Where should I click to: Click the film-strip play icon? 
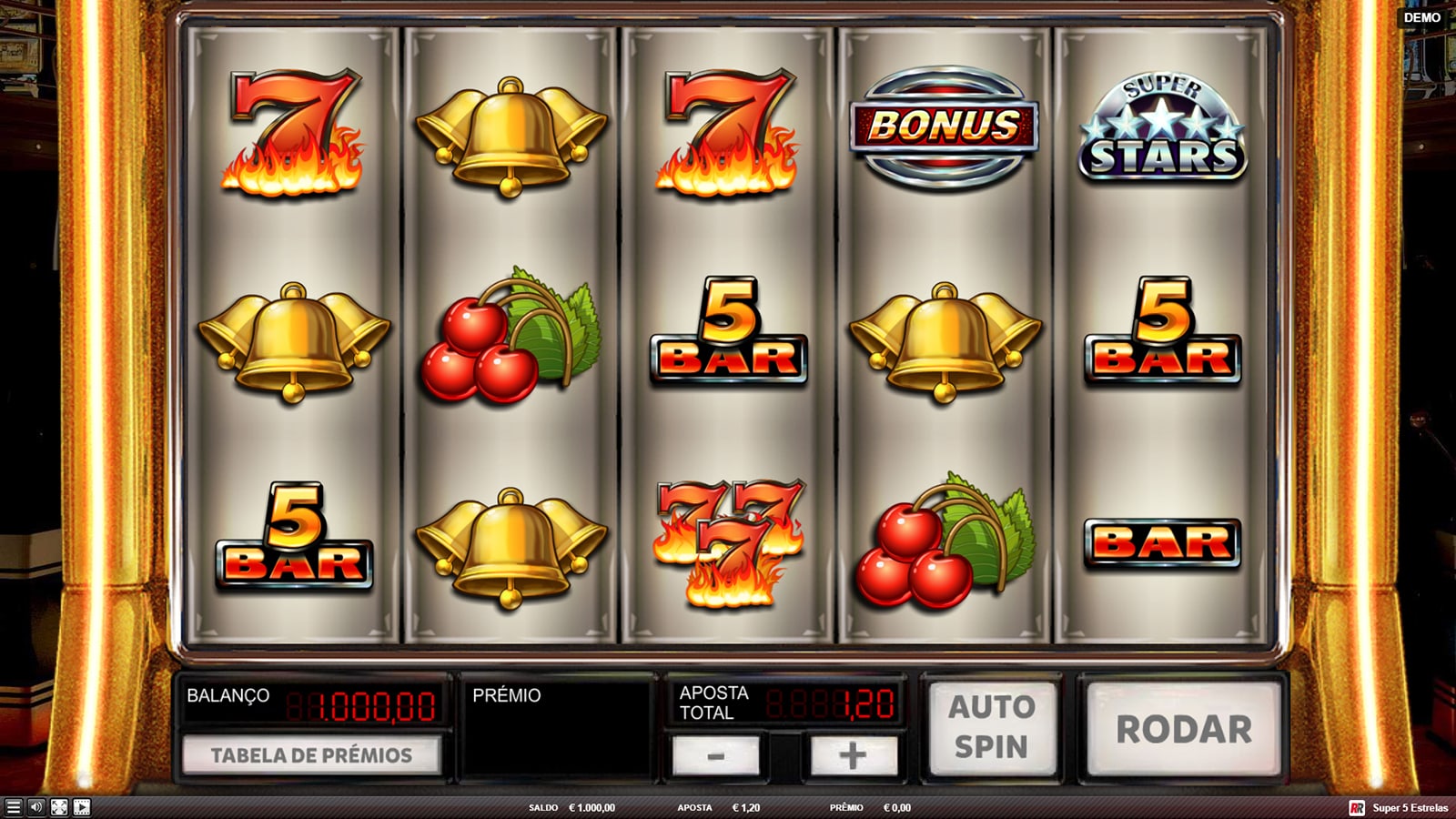click(x=82, y=807)
